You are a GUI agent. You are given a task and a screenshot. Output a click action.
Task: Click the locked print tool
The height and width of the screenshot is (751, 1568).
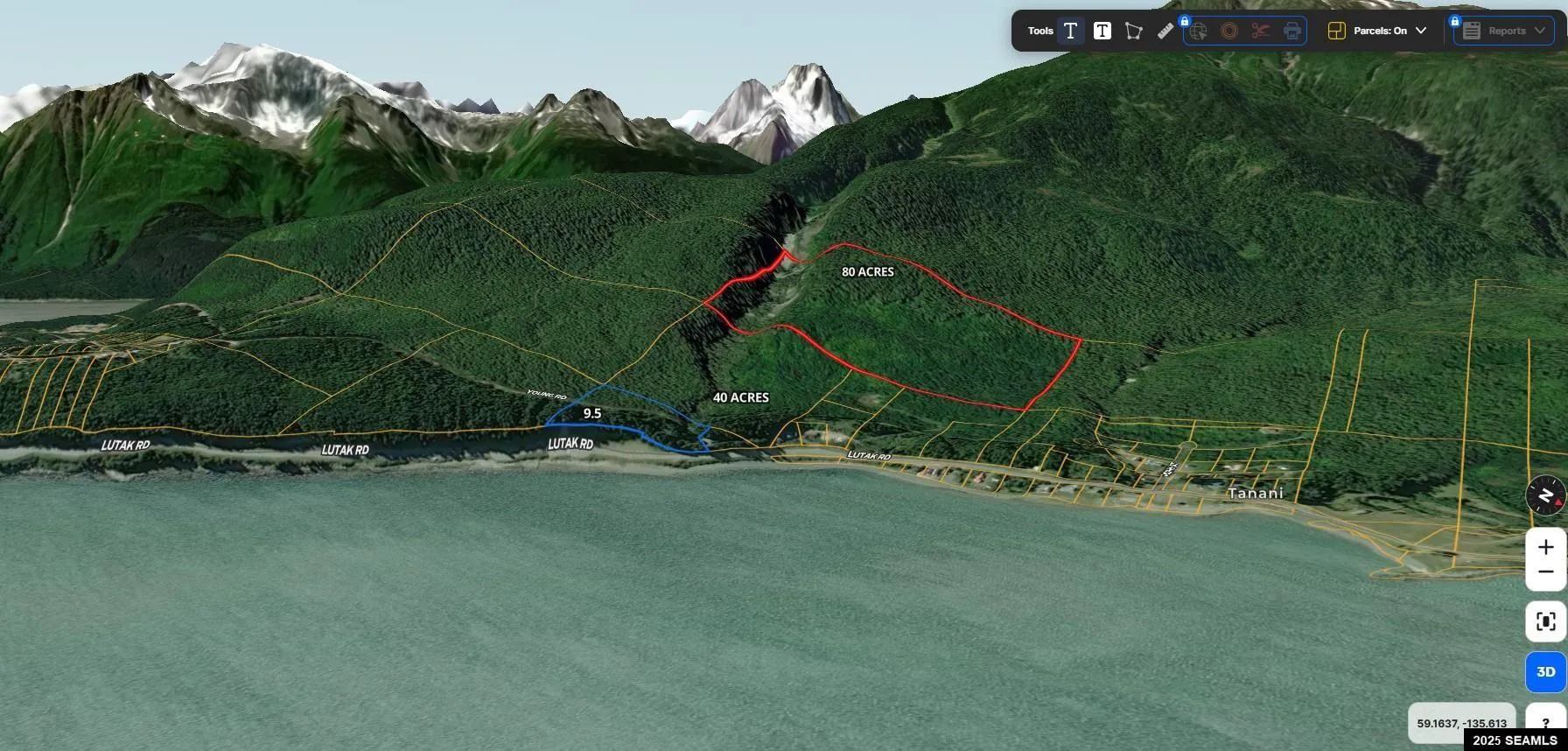[x=1292, y=32]
